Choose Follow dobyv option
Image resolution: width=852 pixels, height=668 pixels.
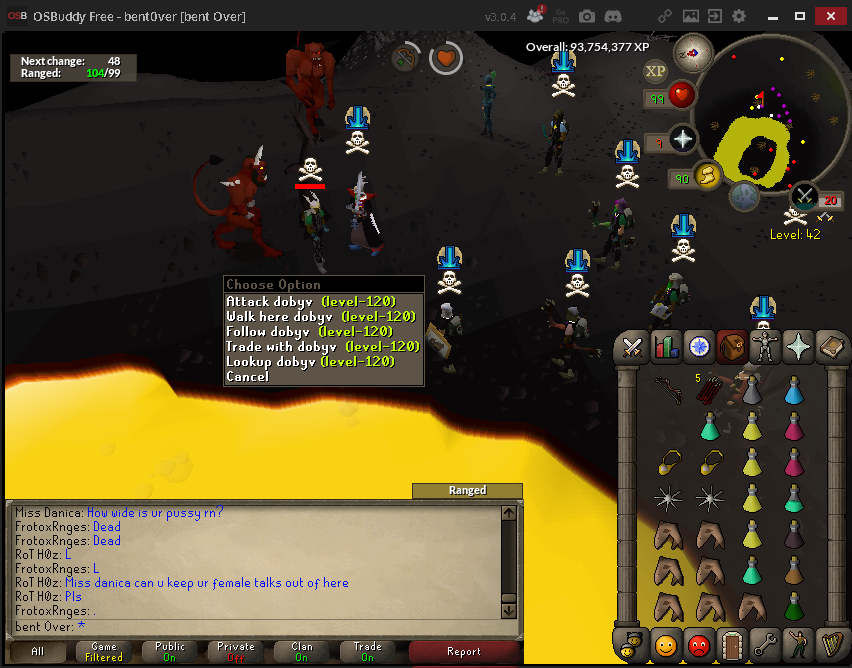point(310,331)
